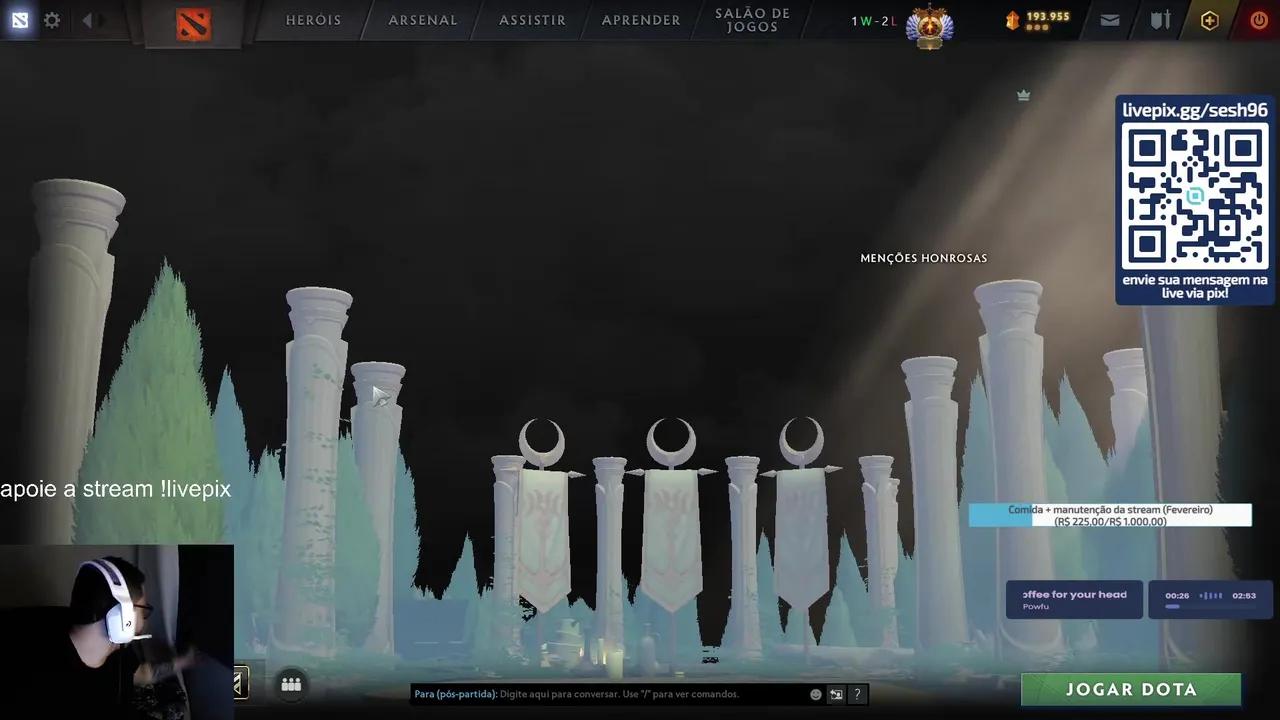This screenshot has width=1280, height=720.
Task: Open the emoticon picker in the chat bar
Action: pos(815,693)
